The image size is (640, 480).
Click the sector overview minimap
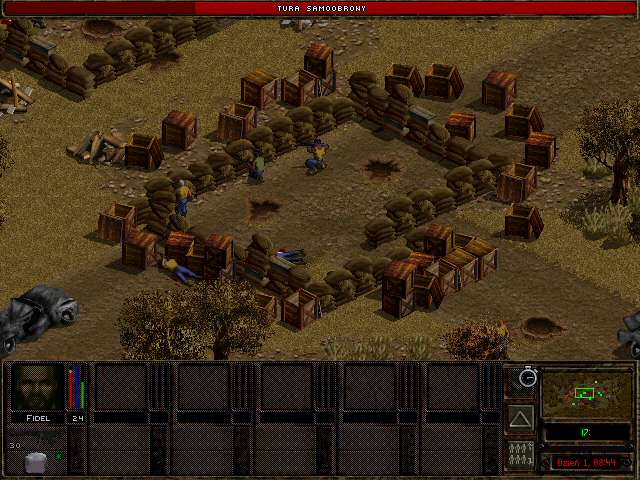586,393
